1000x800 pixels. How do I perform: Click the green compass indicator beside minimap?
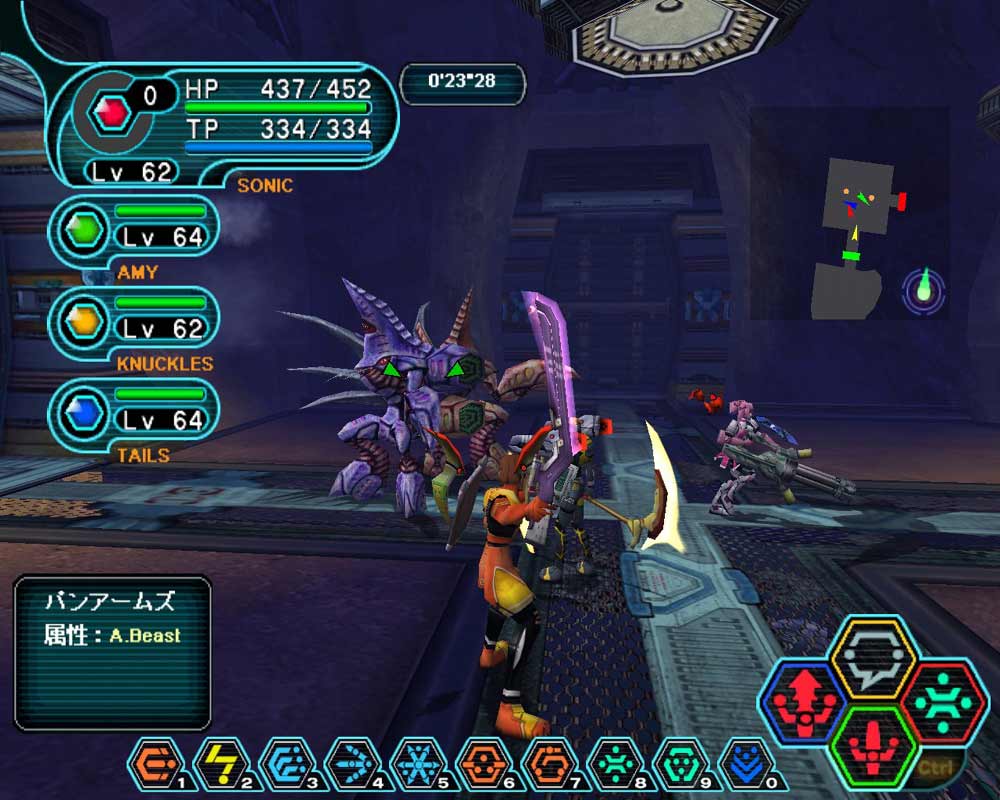click(x=924, y=289)
